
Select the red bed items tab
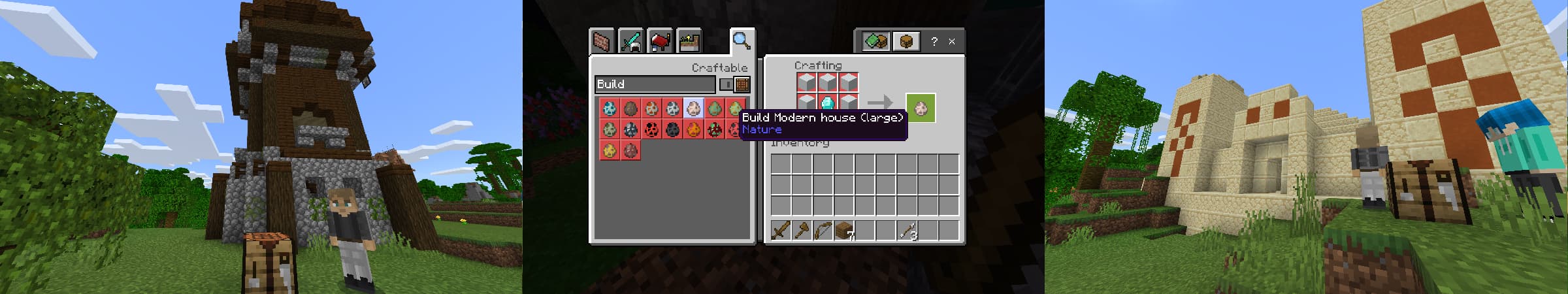point(660,42)
